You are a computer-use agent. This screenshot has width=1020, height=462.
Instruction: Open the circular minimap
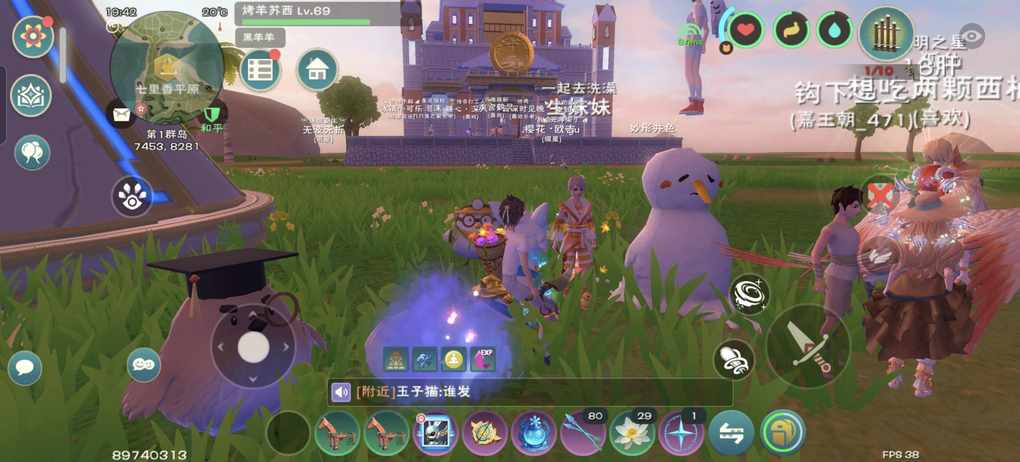click(x=167, y=66)
